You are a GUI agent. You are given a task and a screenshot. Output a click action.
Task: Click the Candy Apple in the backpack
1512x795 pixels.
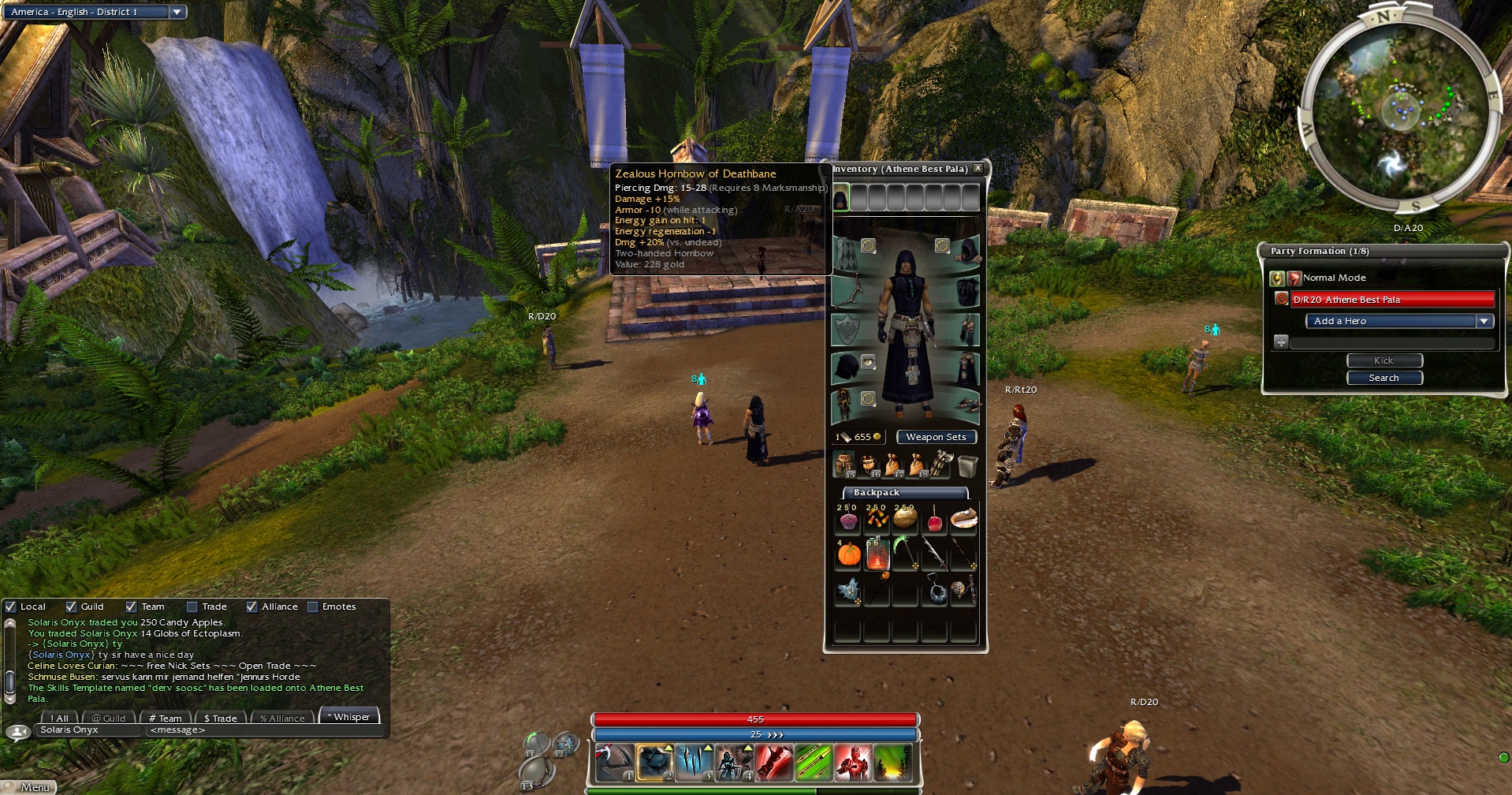pos(934,521)
